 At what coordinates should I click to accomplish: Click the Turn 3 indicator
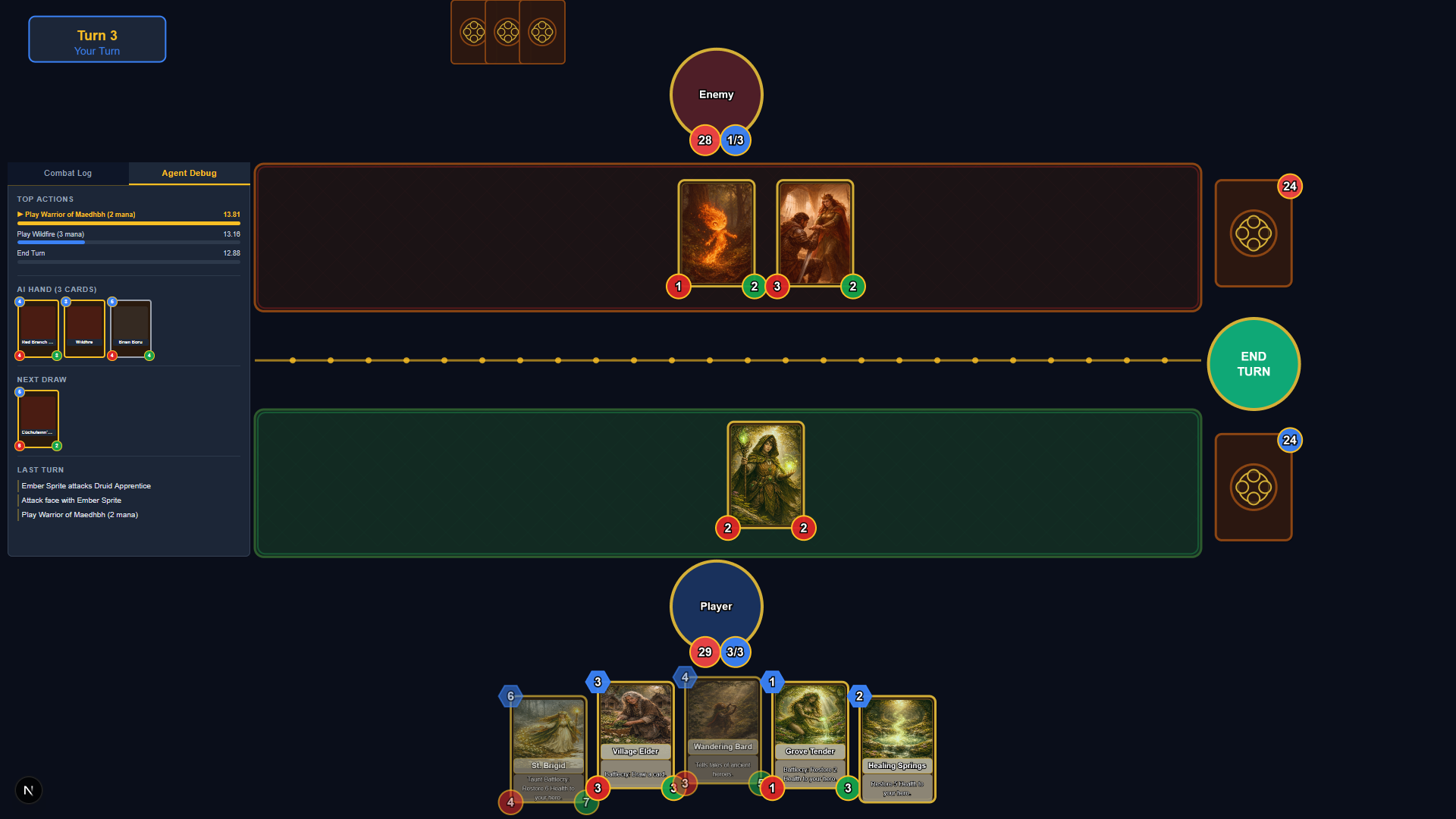coord(97,39)
